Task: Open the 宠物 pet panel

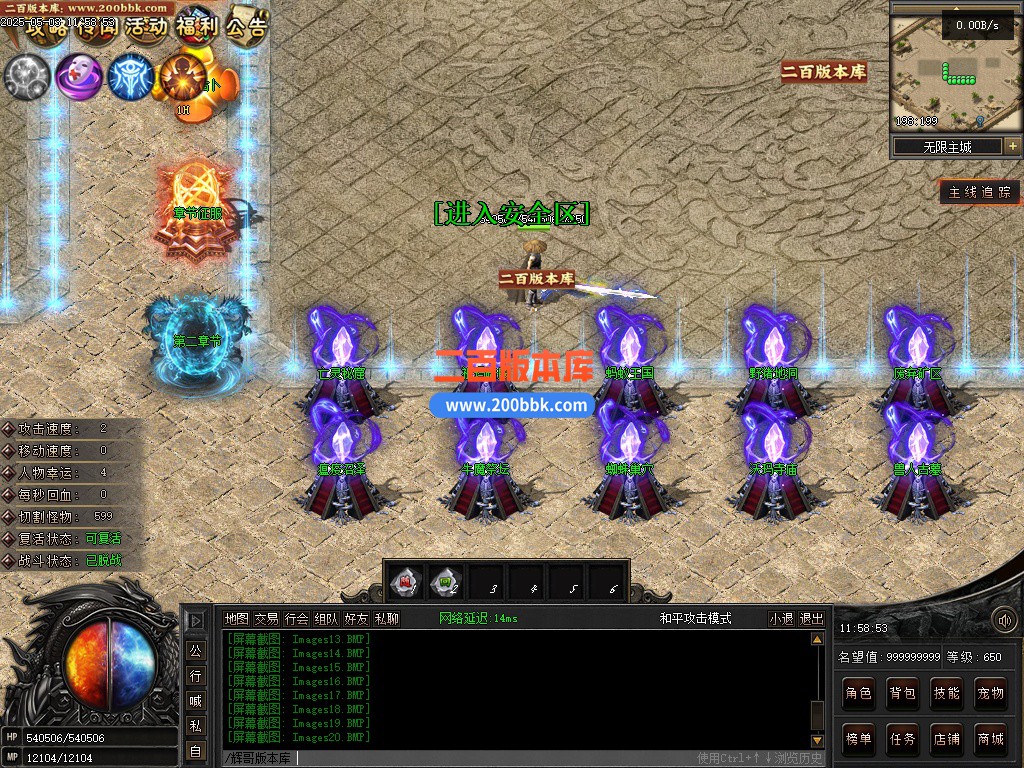Action: click(990, 692)
